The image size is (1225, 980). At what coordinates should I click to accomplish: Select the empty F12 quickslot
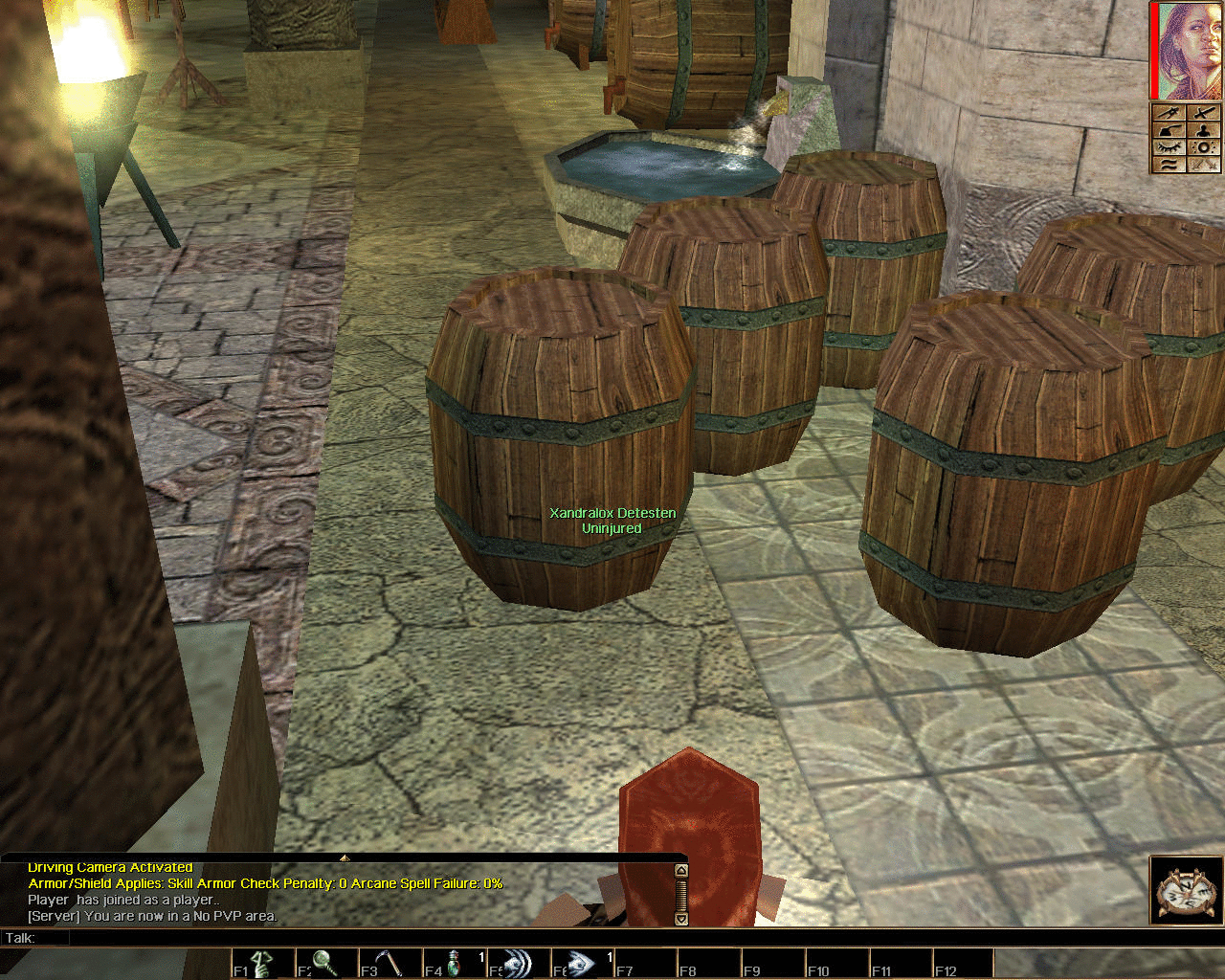coord(962,962)
